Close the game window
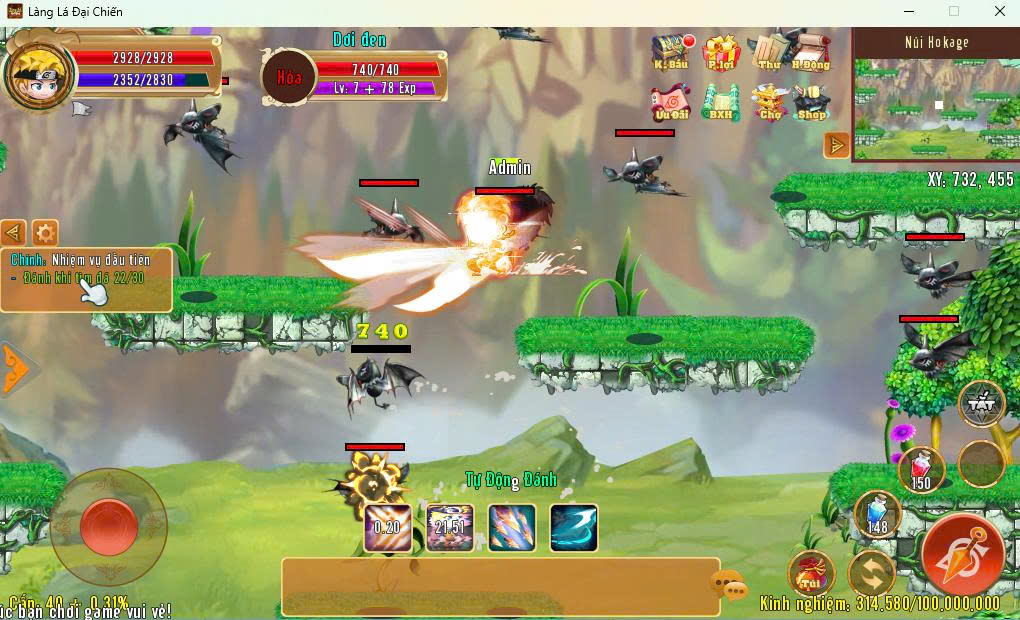Screen dimensions: 1020x620 click(999, 12)
